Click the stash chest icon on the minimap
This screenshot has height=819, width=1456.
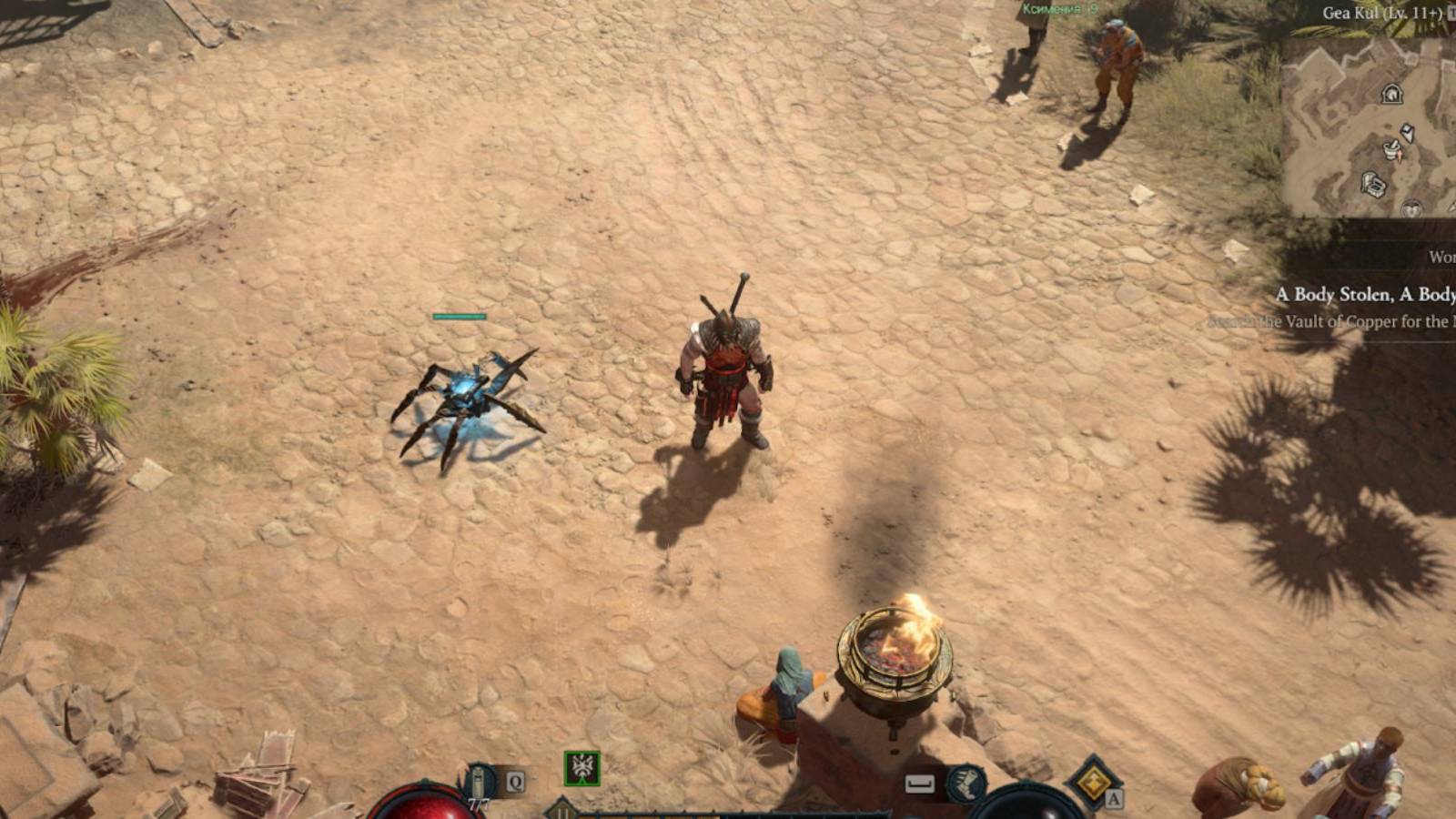click(x=1374, y=184)
